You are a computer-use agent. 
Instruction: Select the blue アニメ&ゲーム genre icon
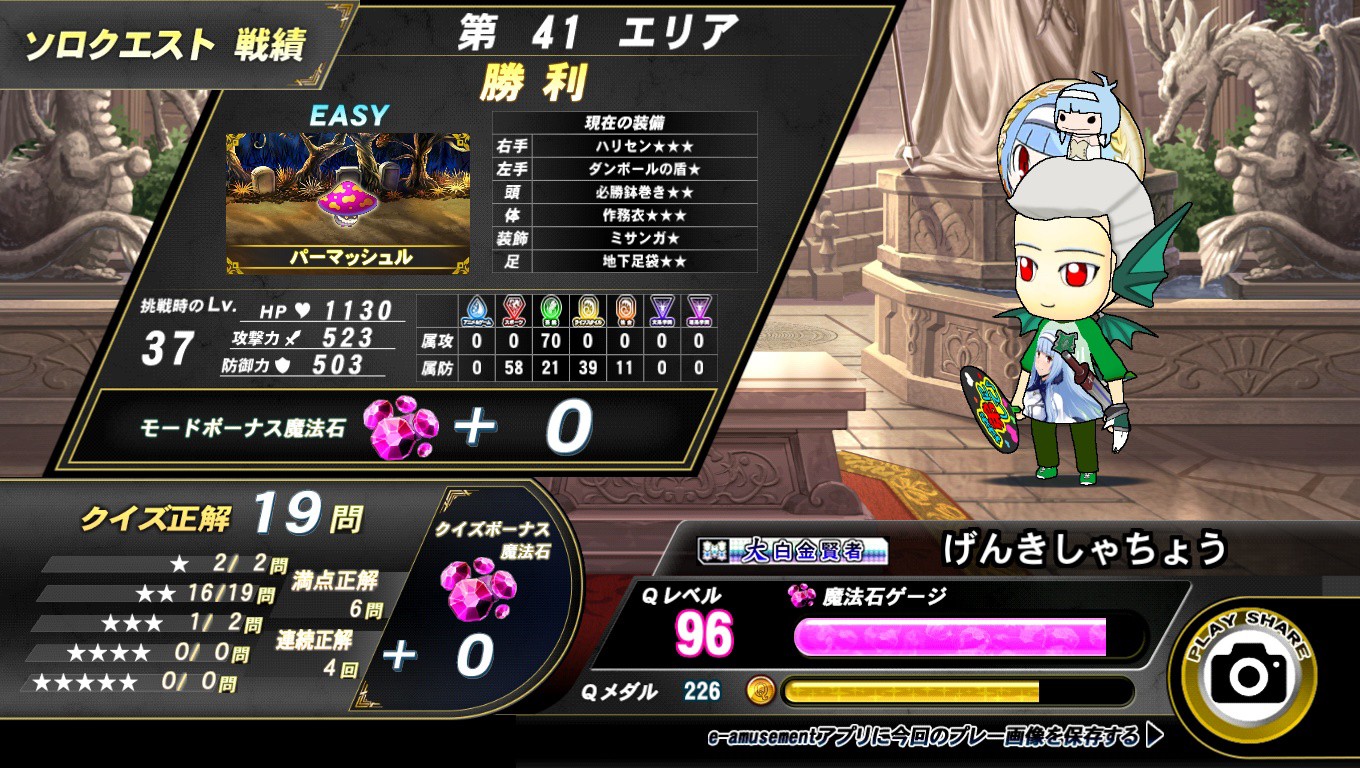(x=477, y=310)
